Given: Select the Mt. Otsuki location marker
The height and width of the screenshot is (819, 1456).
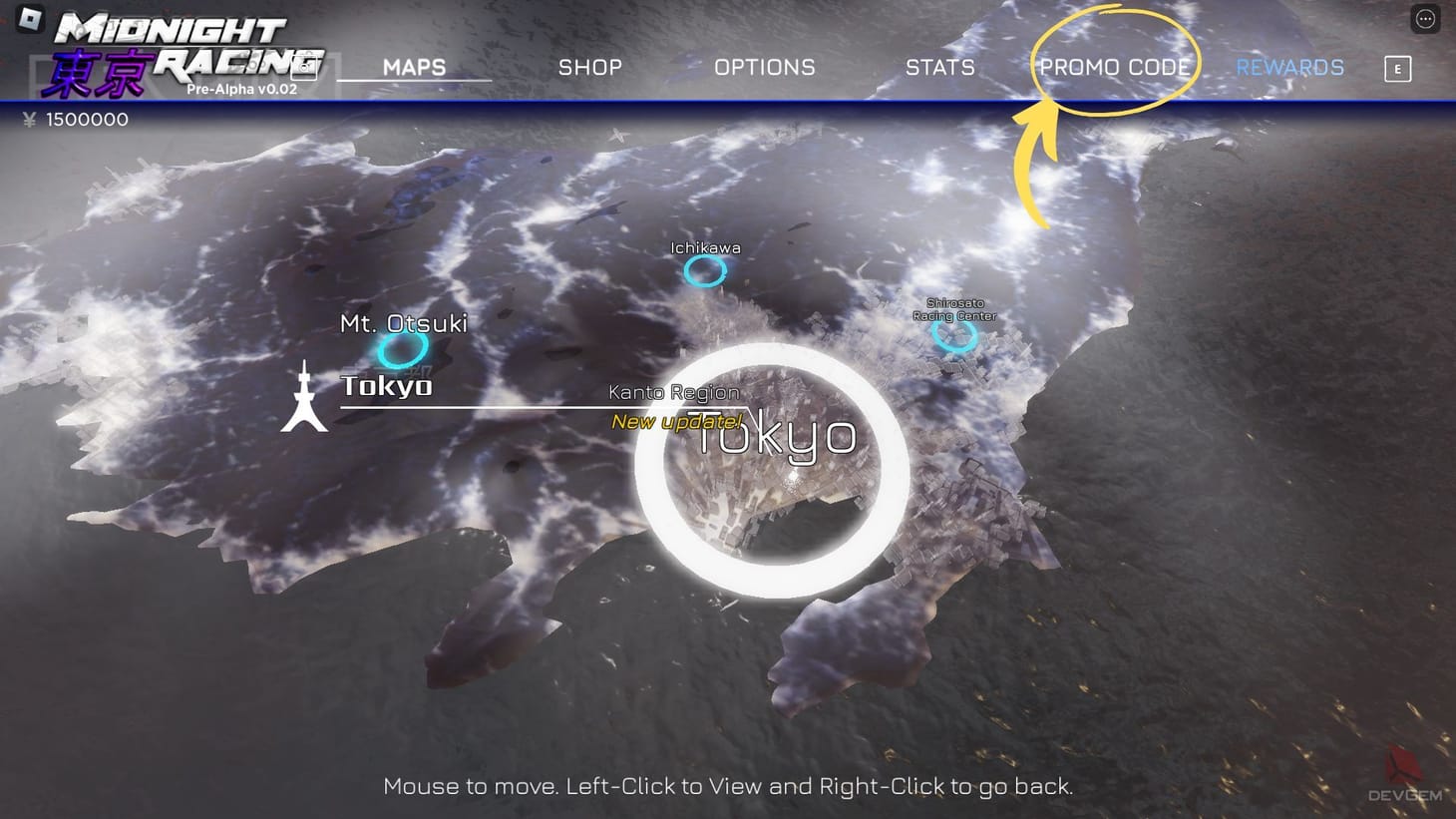Looking at the screenshot, I should 403,350.
